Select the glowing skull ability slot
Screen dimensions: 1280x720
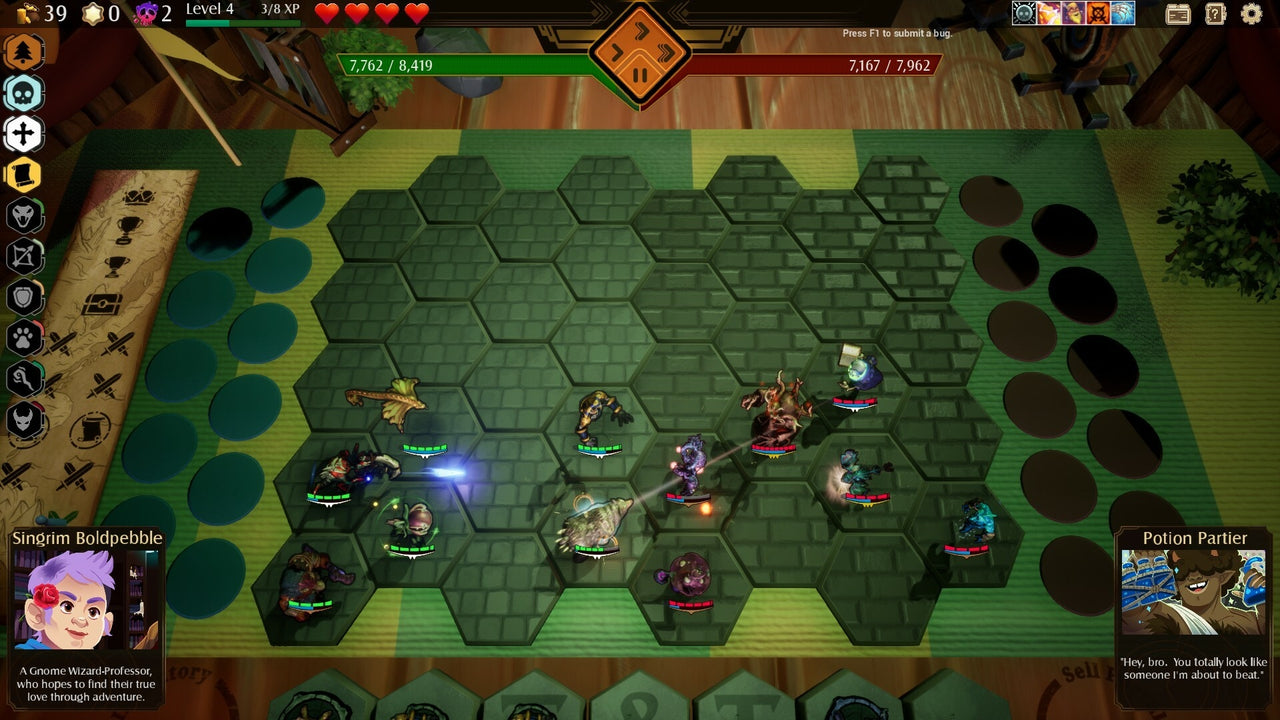[1023, 13]
